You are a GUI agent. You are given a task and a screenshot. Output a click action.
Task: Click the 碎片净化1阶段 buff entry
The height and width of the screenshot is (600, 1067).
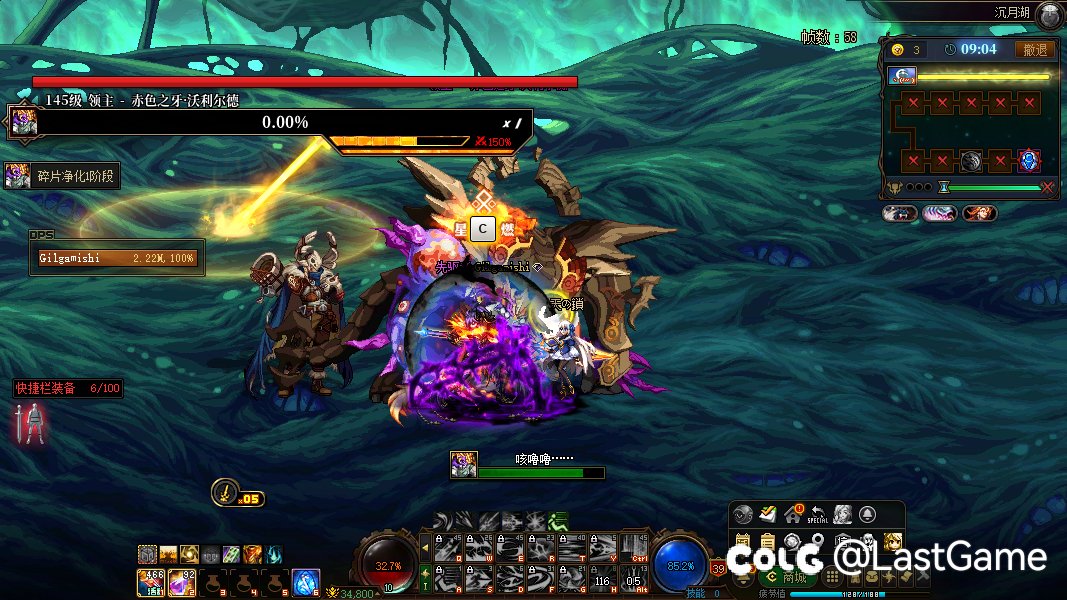pos(62,177)
